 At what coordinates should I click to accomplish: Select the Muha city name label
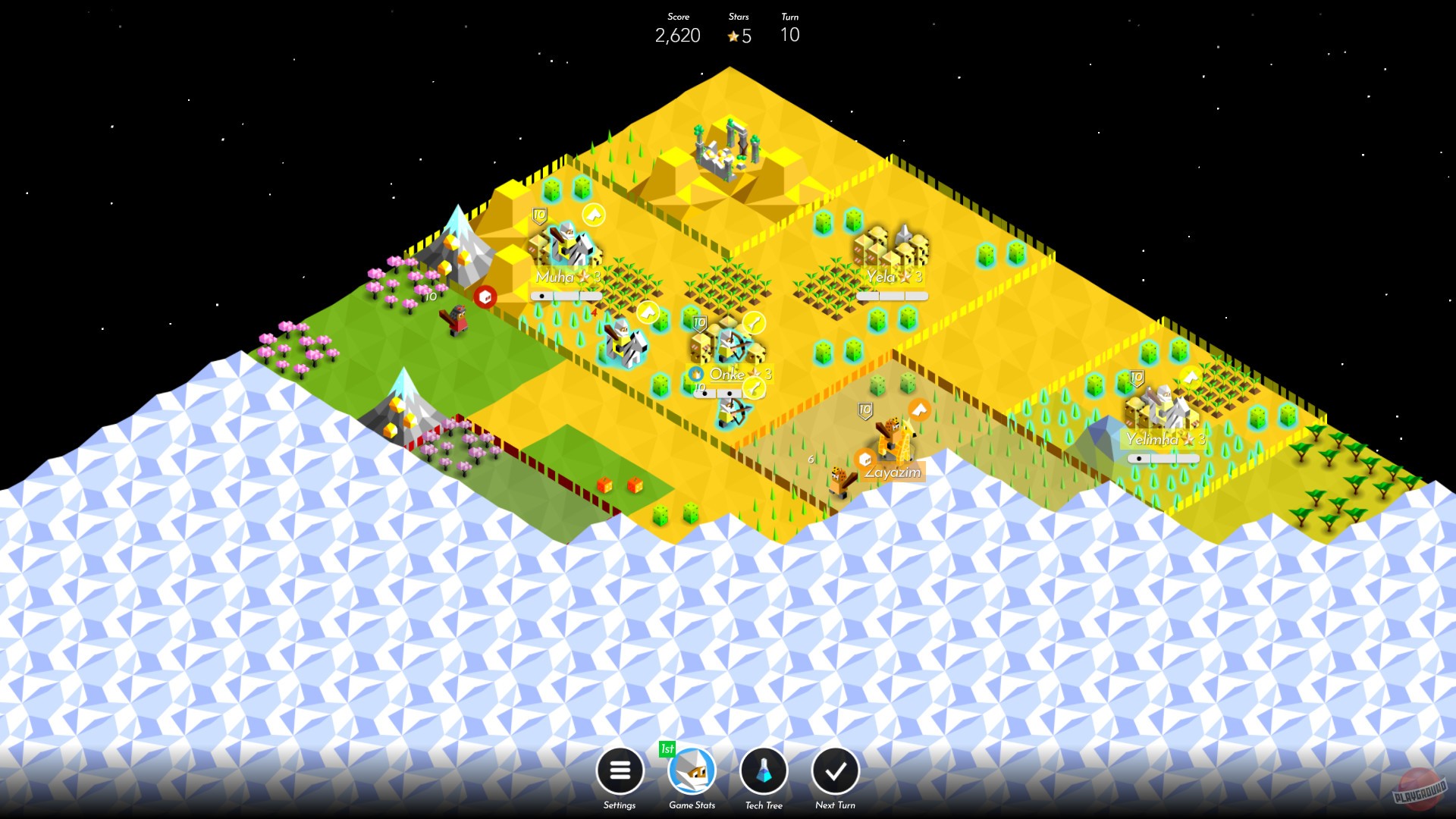click(556, 278)
